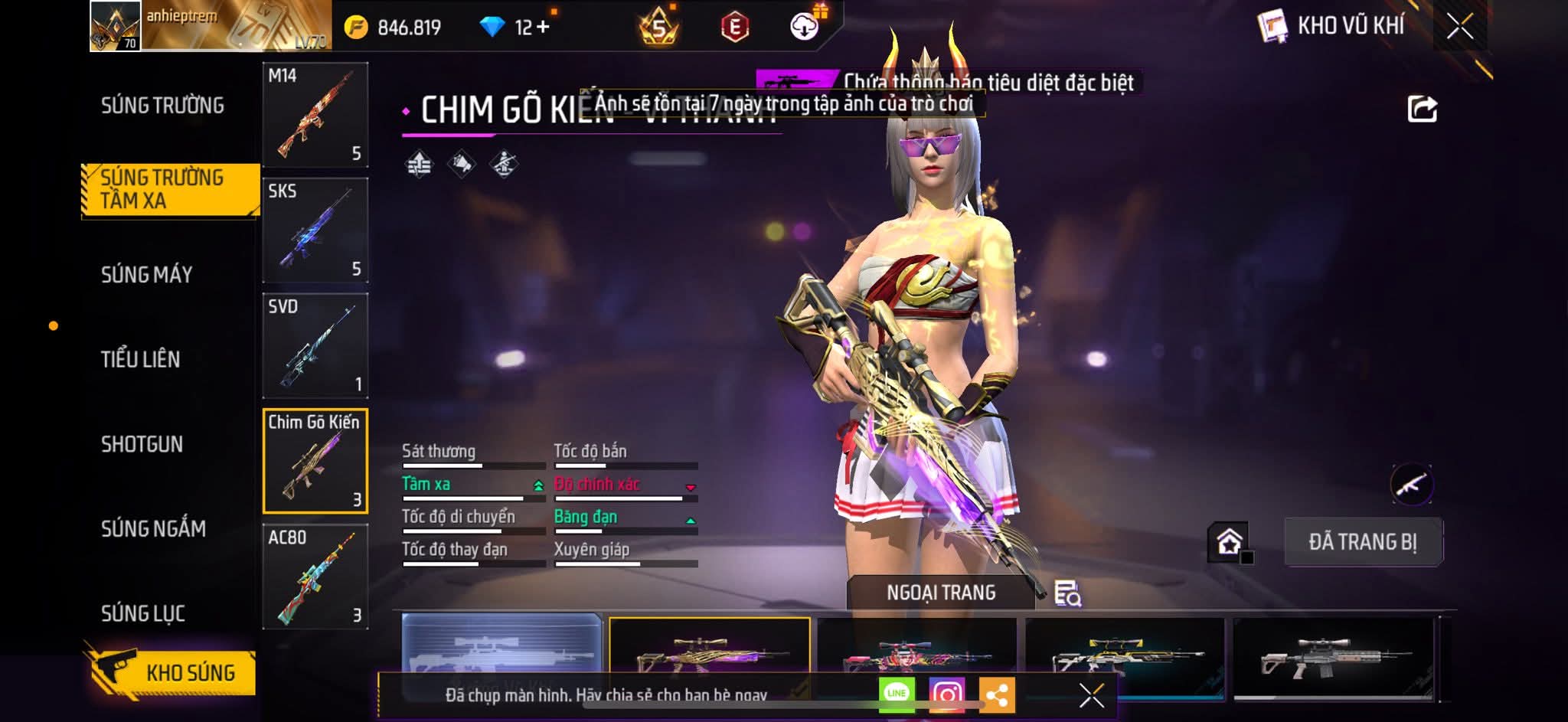The image size is (1568, 722).
Task: Choose the SKS weapon tile
Action: [x=315, y=230]
